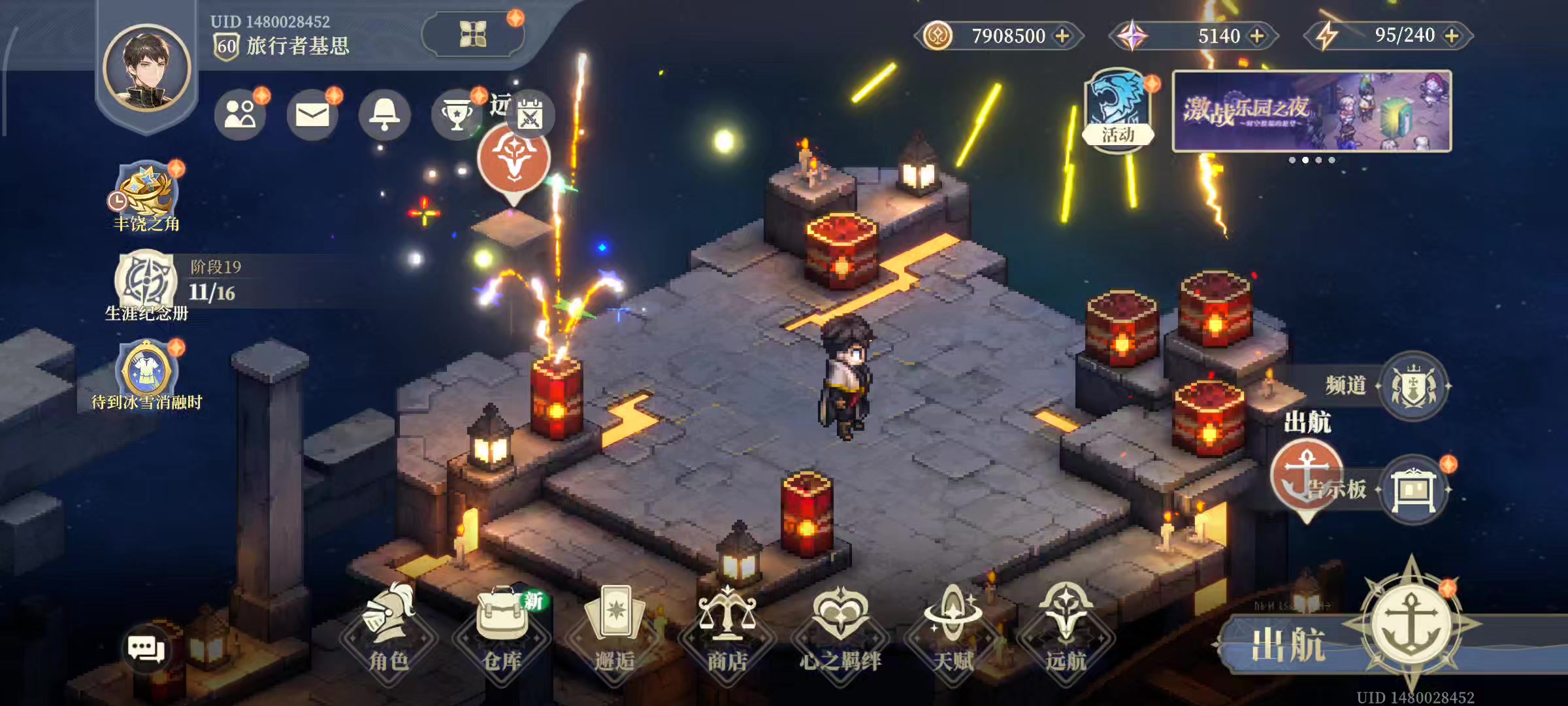Viewport: 1568px width, 706px height.
Task: Open the notification bell
Action: 384,115
